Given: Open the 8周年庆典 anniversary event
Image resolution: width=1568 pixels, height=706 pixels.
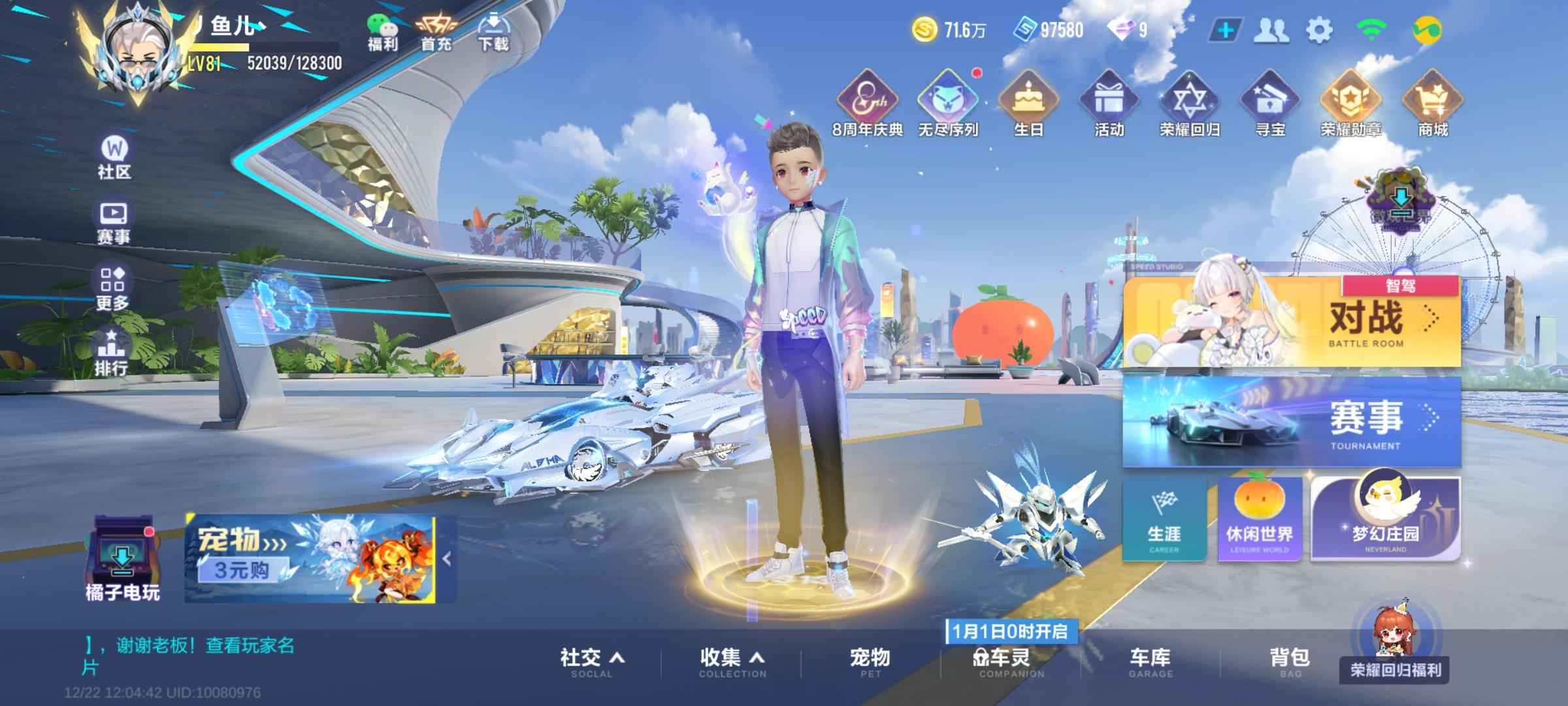Looking at the screenshot, I should coord(867,105).
